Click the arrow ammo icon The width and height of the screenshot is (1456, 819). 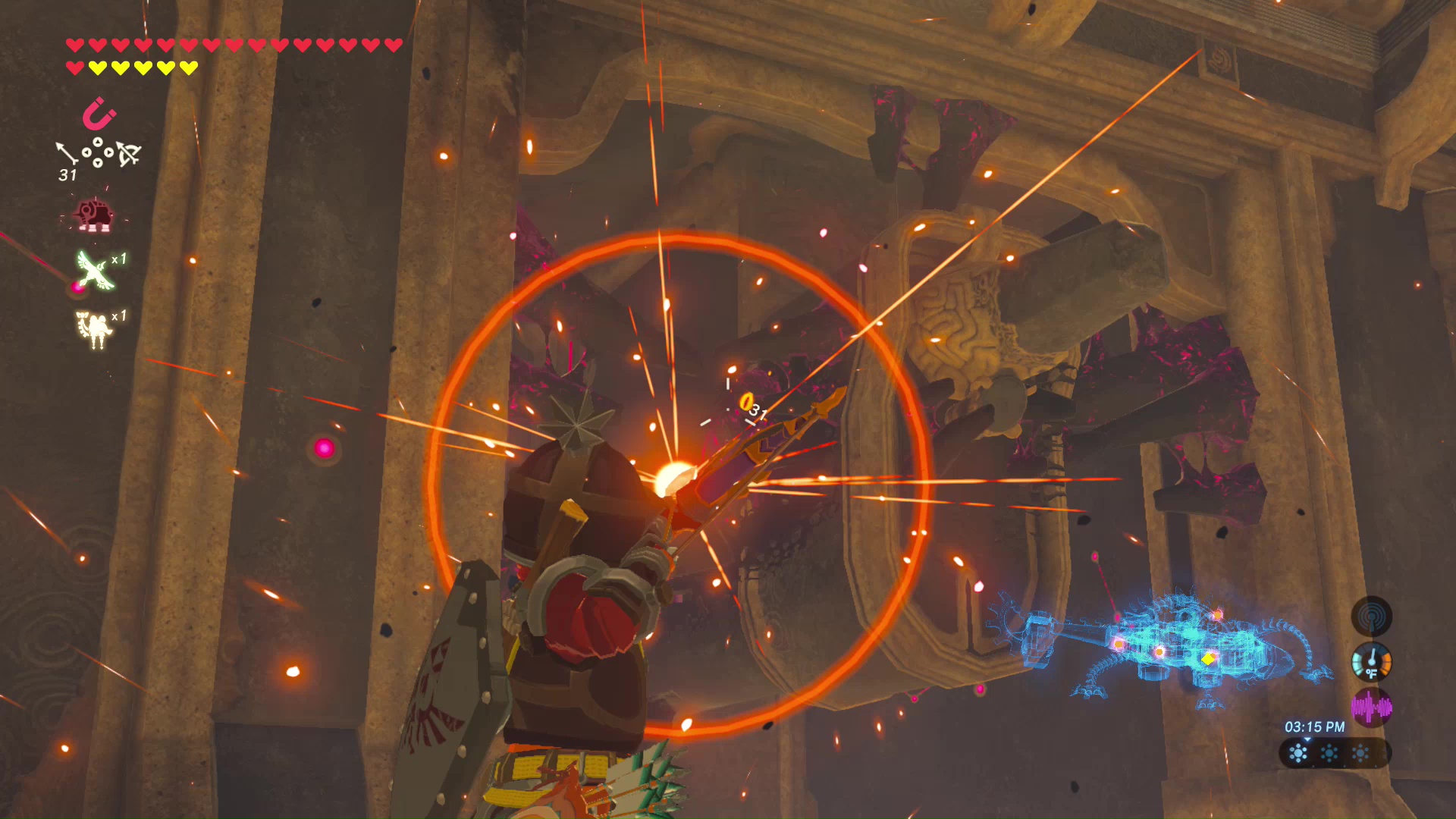coord(67,154)
